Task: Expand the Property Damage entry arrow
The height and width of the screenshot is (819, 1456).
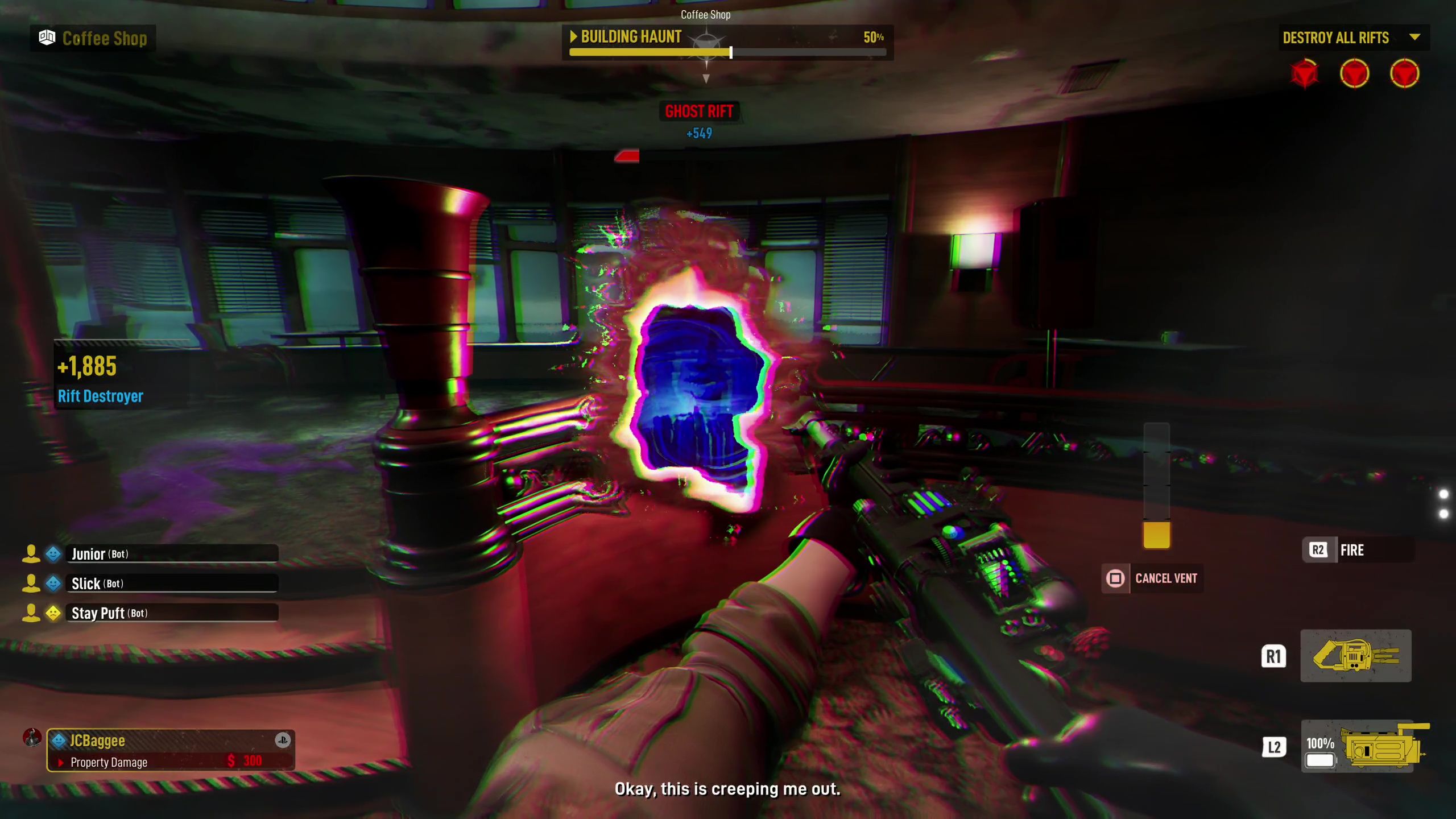Action: pos(61,762)
